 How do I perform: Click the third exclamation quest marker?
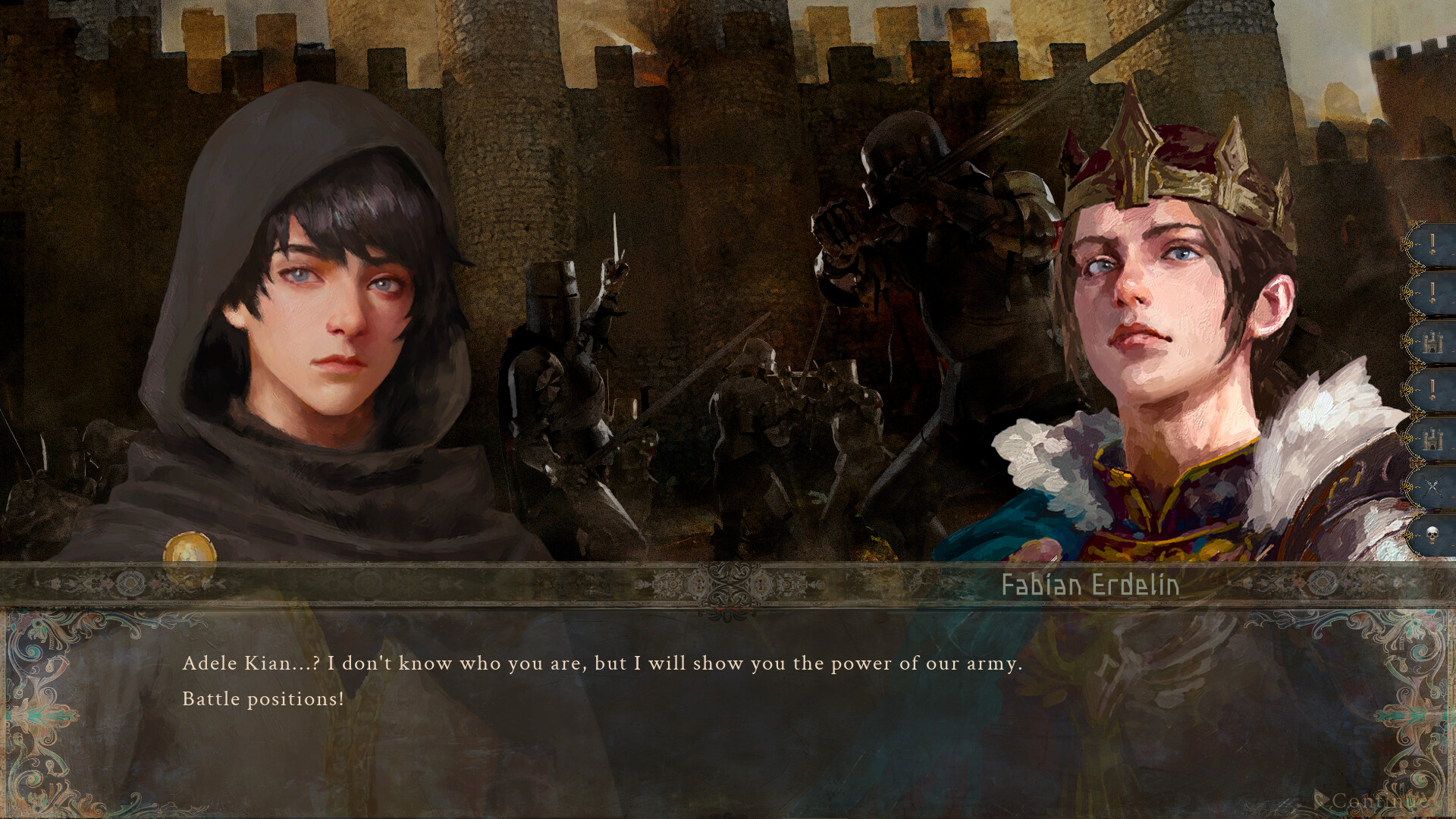pyautogui.click(x=1432, y=388)
